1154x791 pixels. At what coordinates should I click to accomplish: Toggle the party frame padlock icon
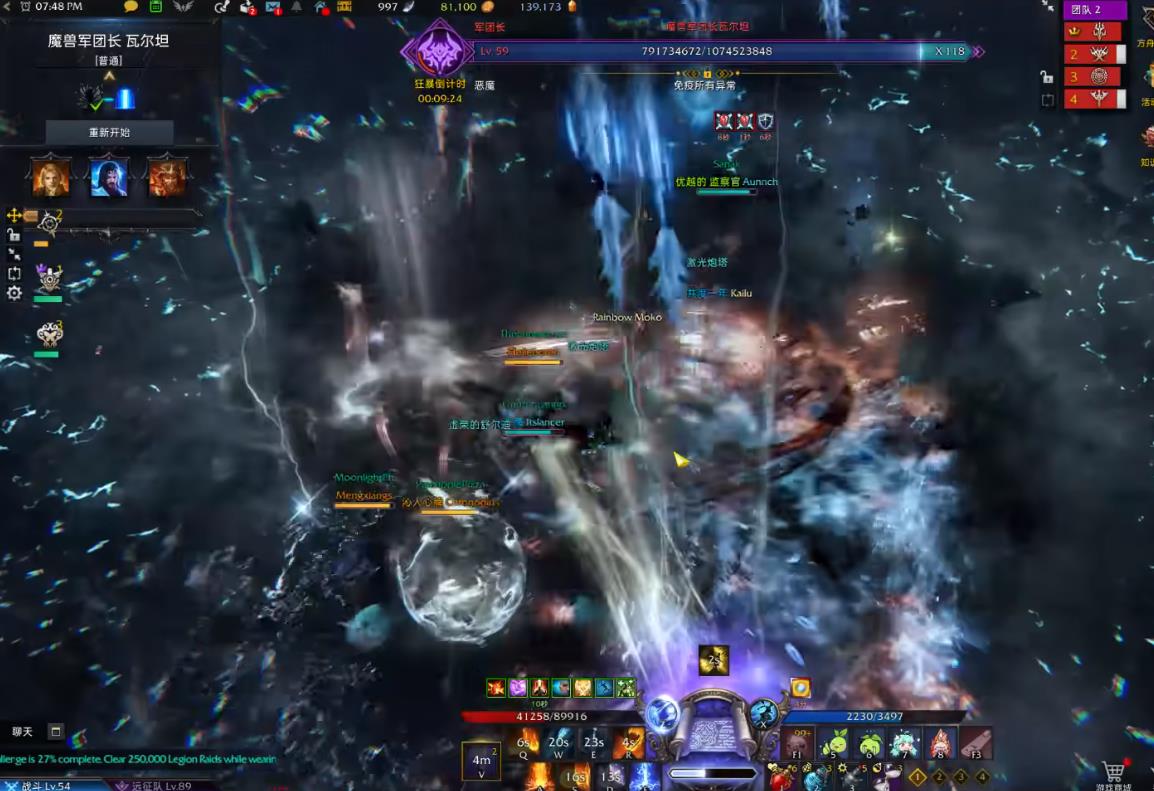(x=14, y=235)
